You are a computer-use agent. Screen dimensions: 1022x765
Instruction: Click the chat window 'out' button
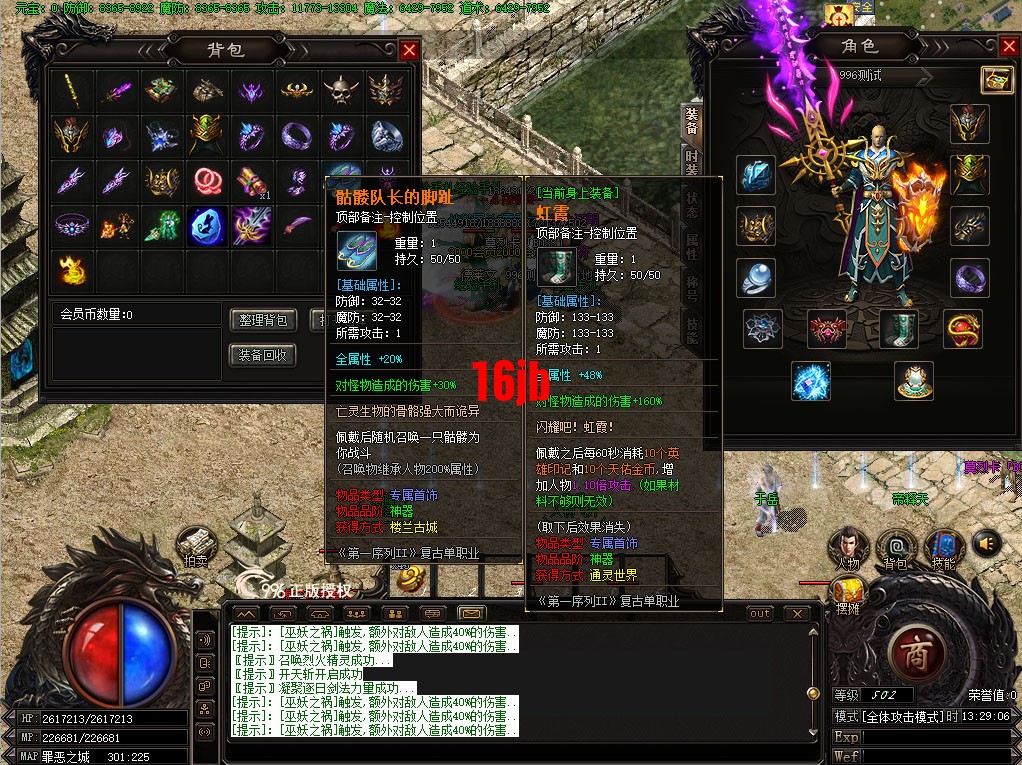(760, 613)
